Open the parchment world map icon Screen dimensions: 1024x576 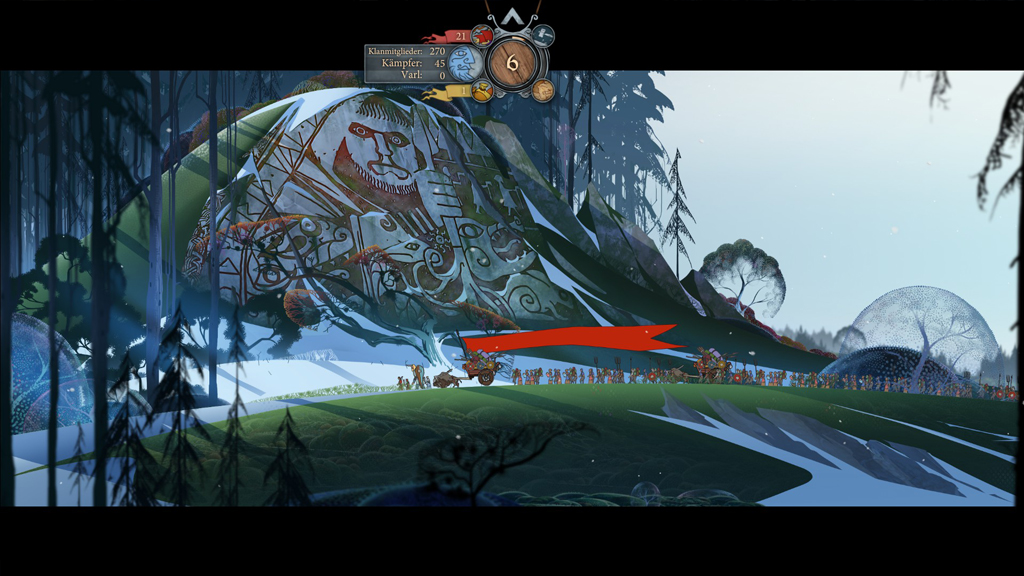point(543,90)
